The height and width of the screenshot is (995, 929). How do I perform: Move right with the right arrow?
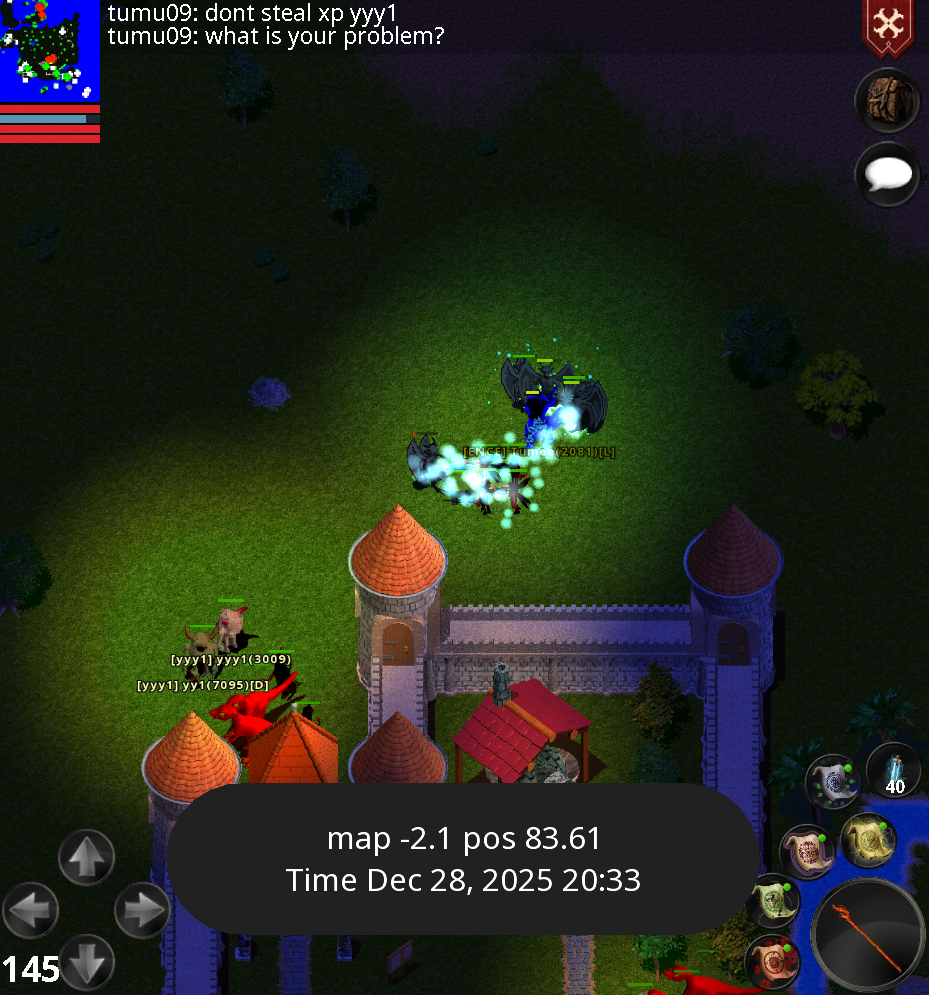pos(143,910)
